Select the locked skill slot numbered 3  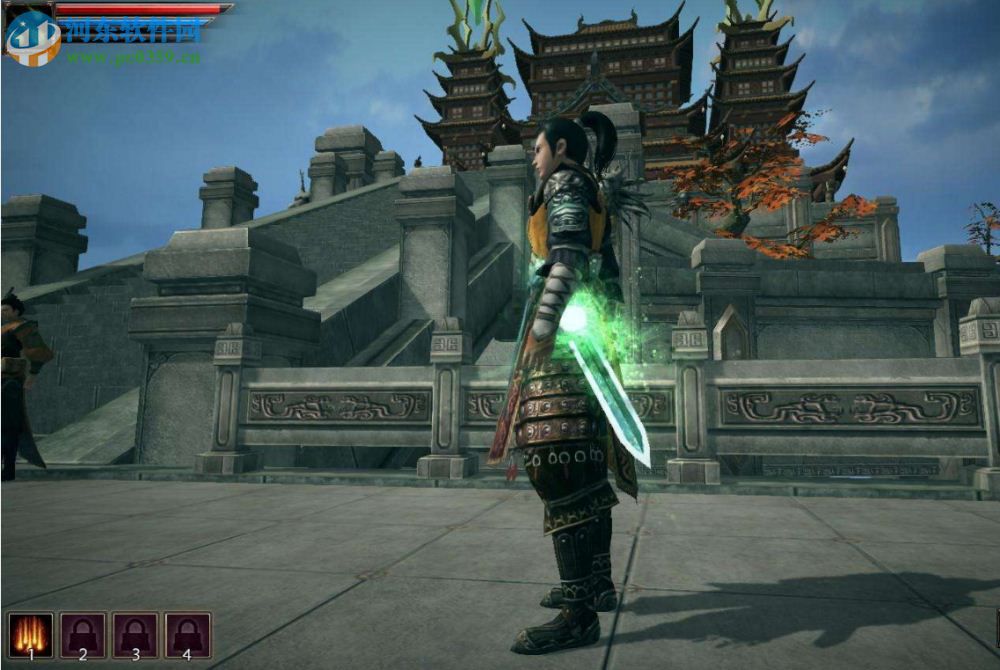coord(135,634)
